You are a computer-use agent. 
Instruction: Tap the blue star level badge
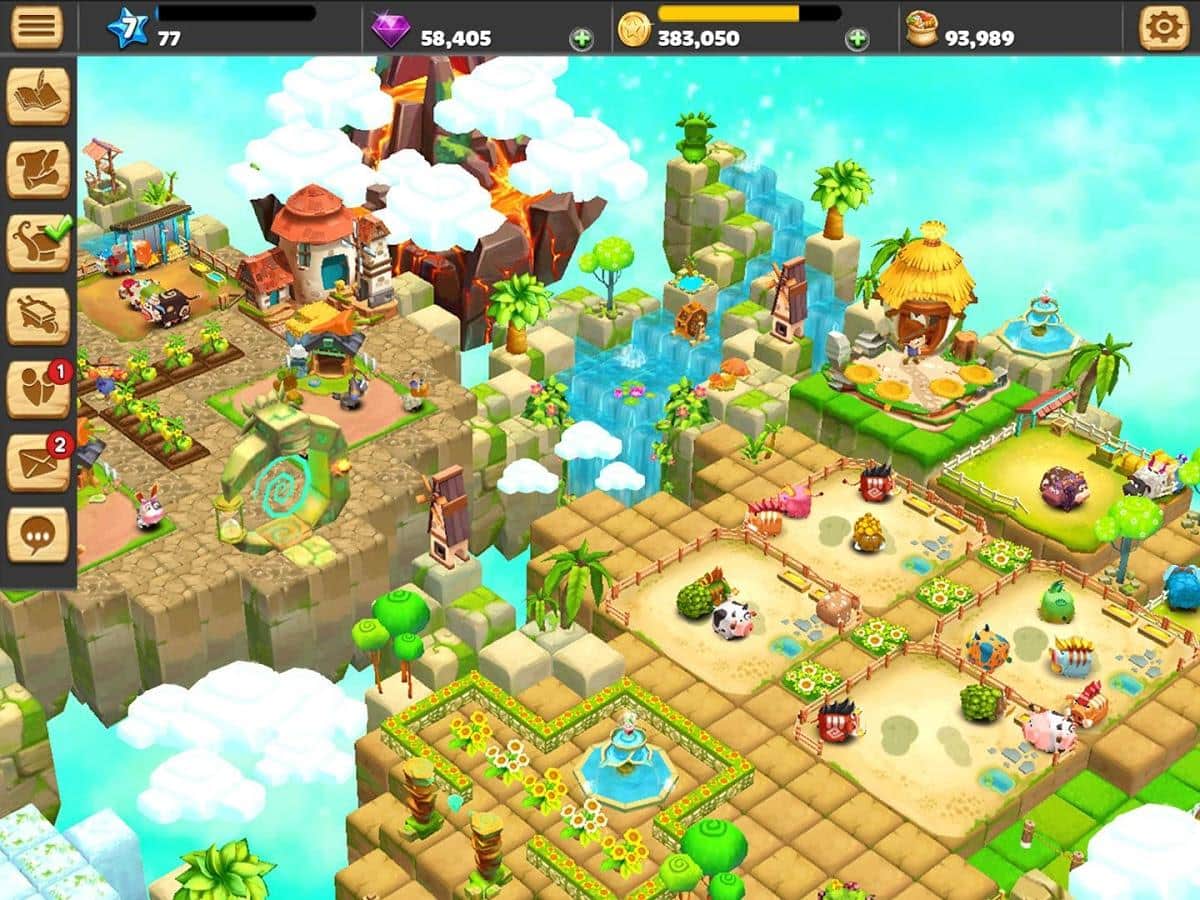point(128,28)
